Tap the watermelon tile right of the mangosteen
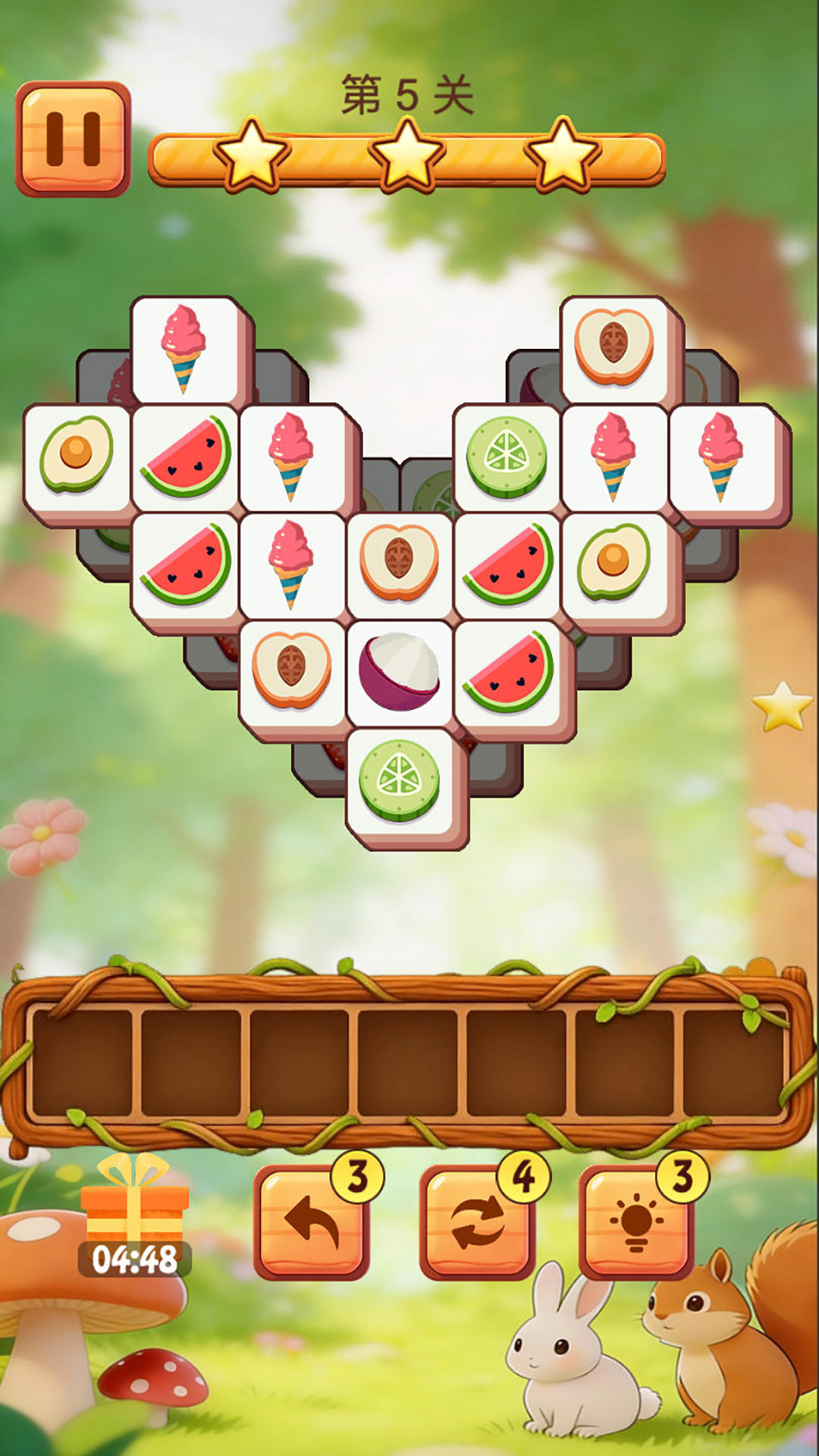This screenshot has height=1456, width=819. click(x=509, y=672)
